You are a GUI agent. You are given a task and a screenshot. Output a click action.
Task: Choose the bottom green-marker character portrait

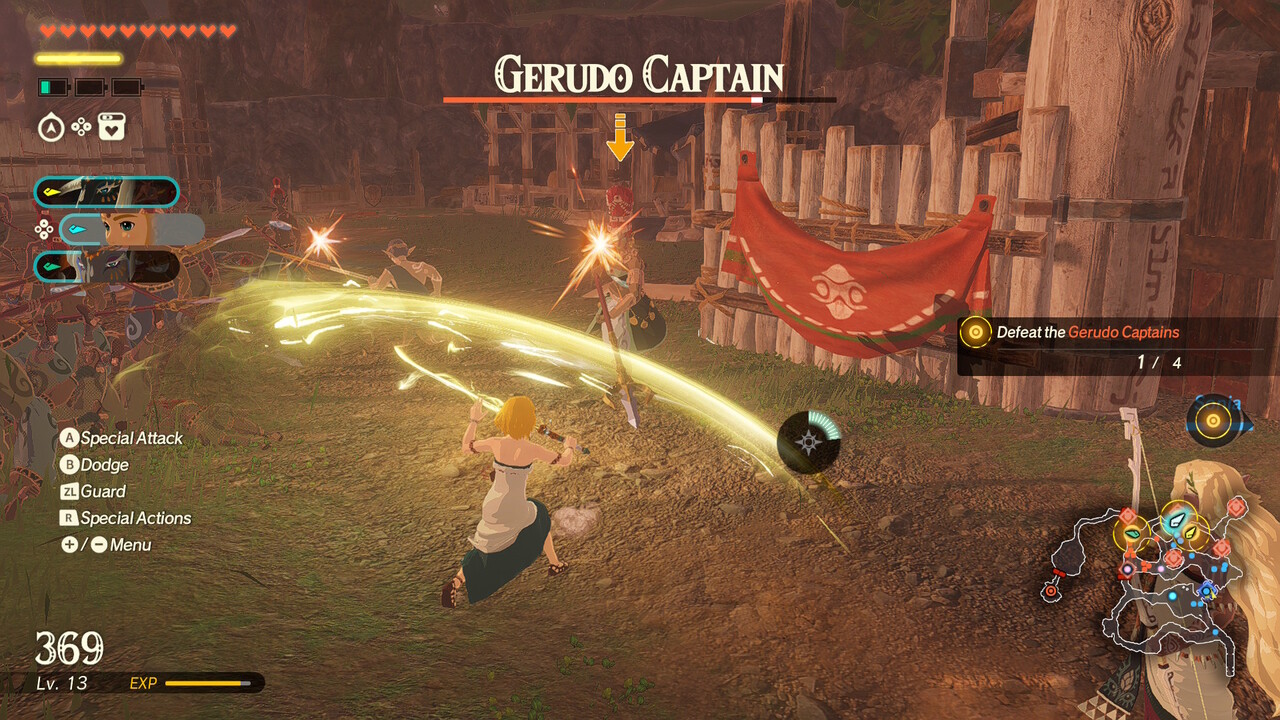click(x=106, y=267)
